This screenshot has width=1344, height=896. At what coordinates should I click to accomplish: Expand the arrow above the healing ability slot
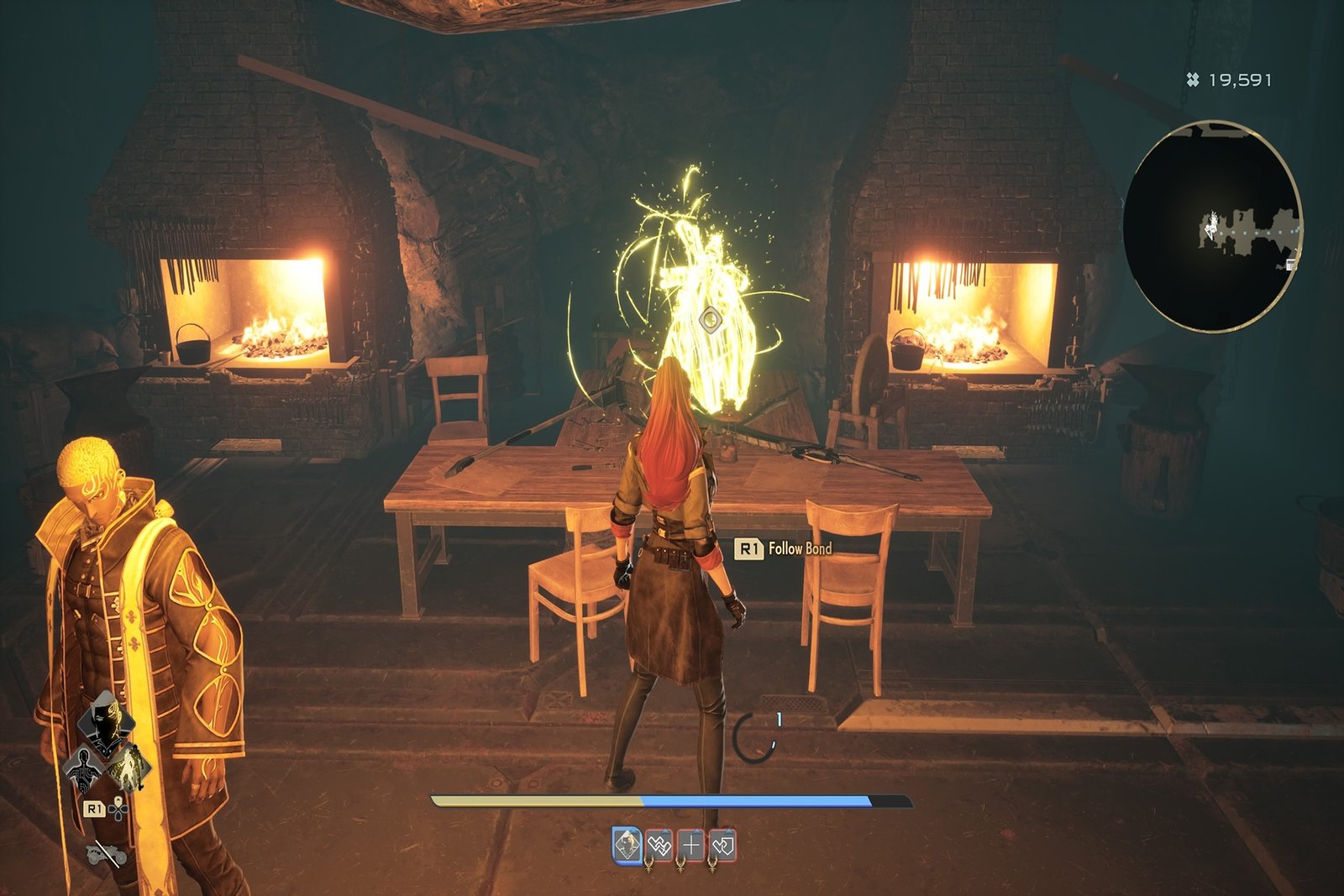[696, 830]
